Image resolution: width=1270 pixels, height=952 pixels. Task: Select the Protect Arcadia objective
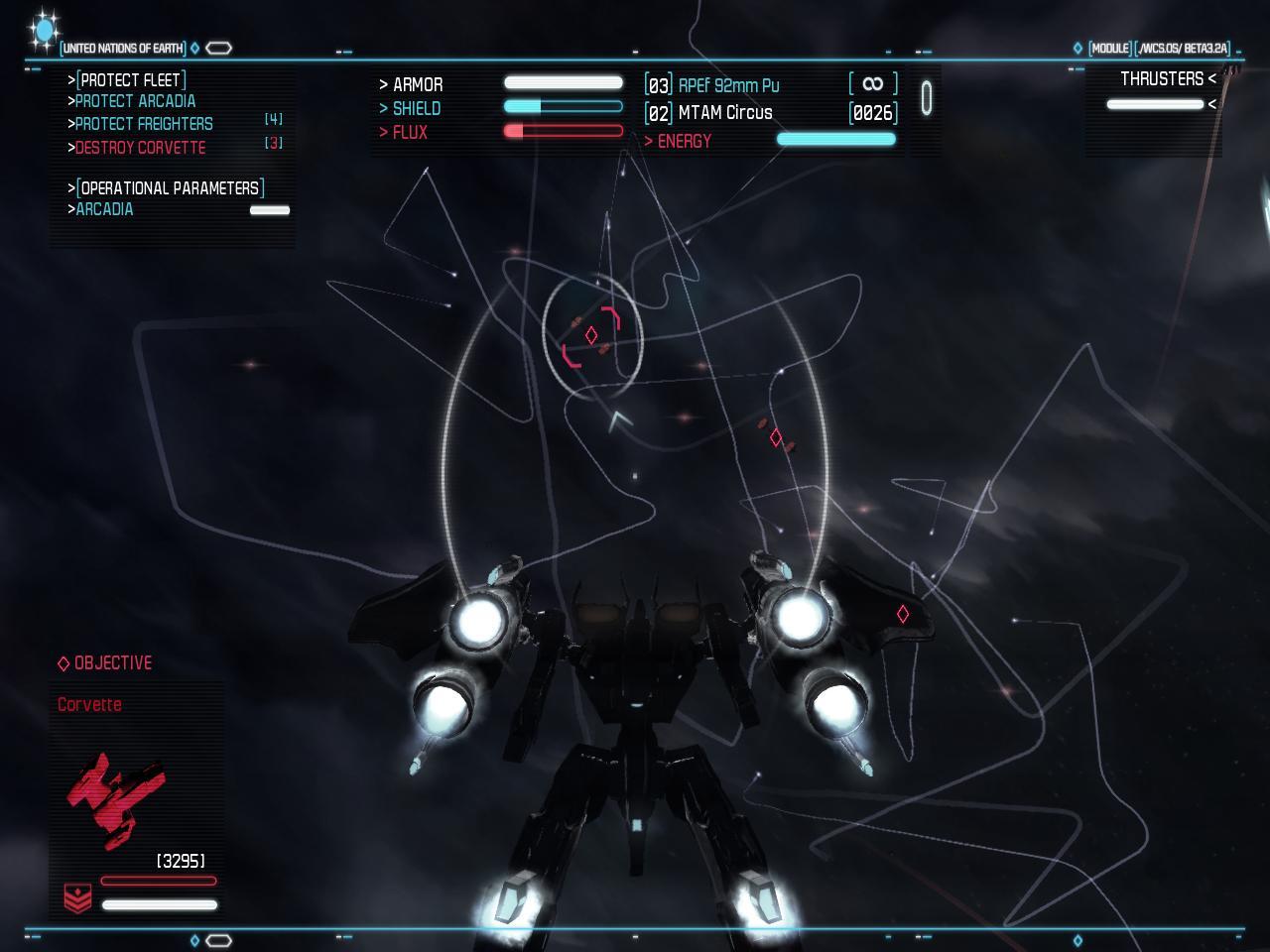[135, 101]
